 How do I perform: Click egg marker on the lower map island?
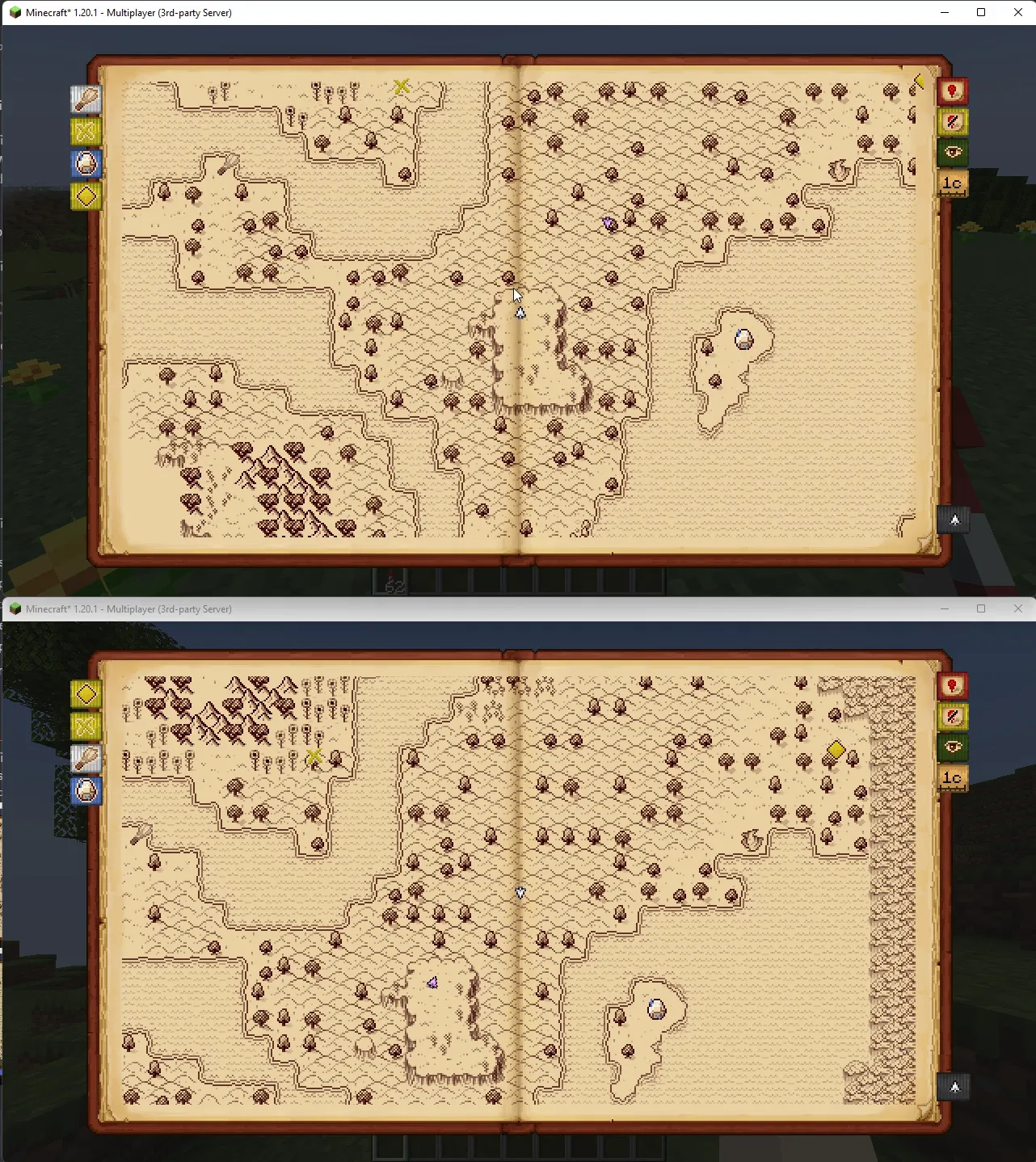pyautogui.click(x=656, y=1008)
